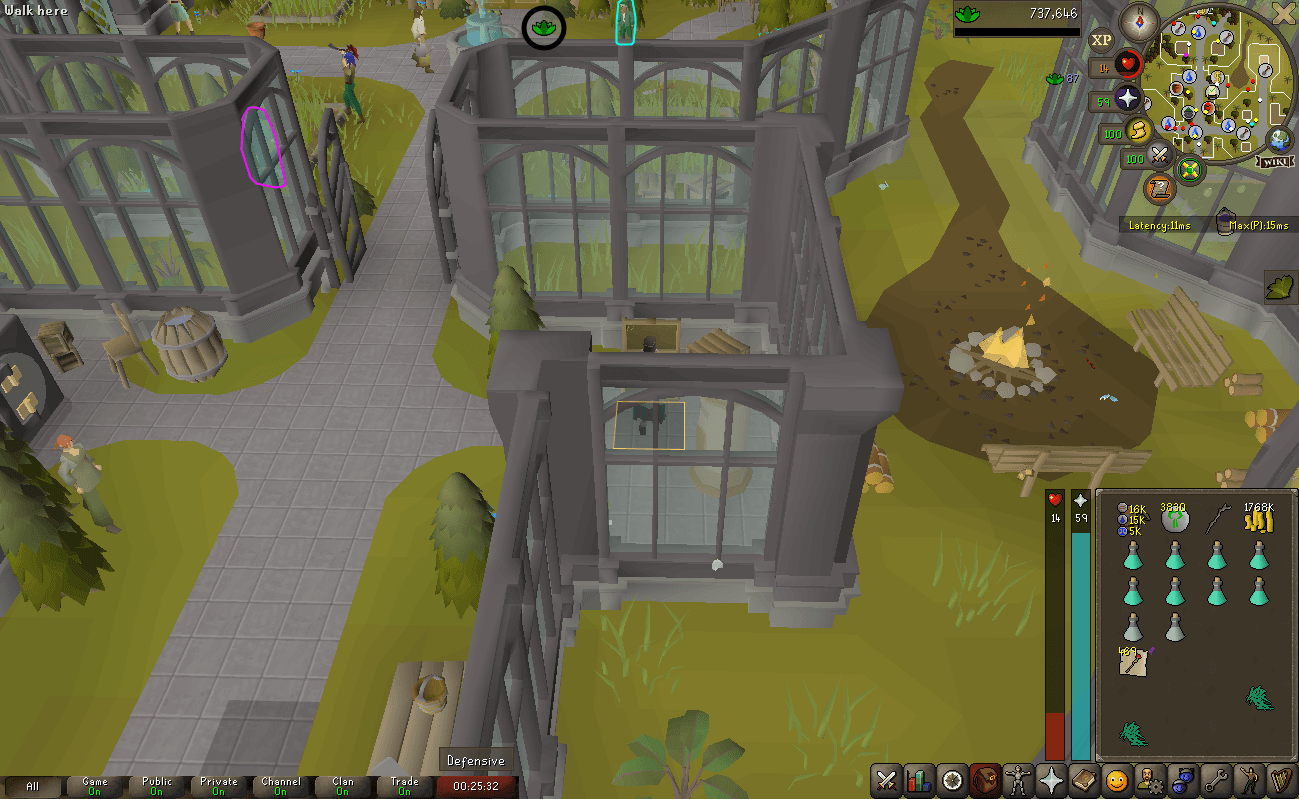Open the Magic spellbook tab

[x=1083, y=780]
